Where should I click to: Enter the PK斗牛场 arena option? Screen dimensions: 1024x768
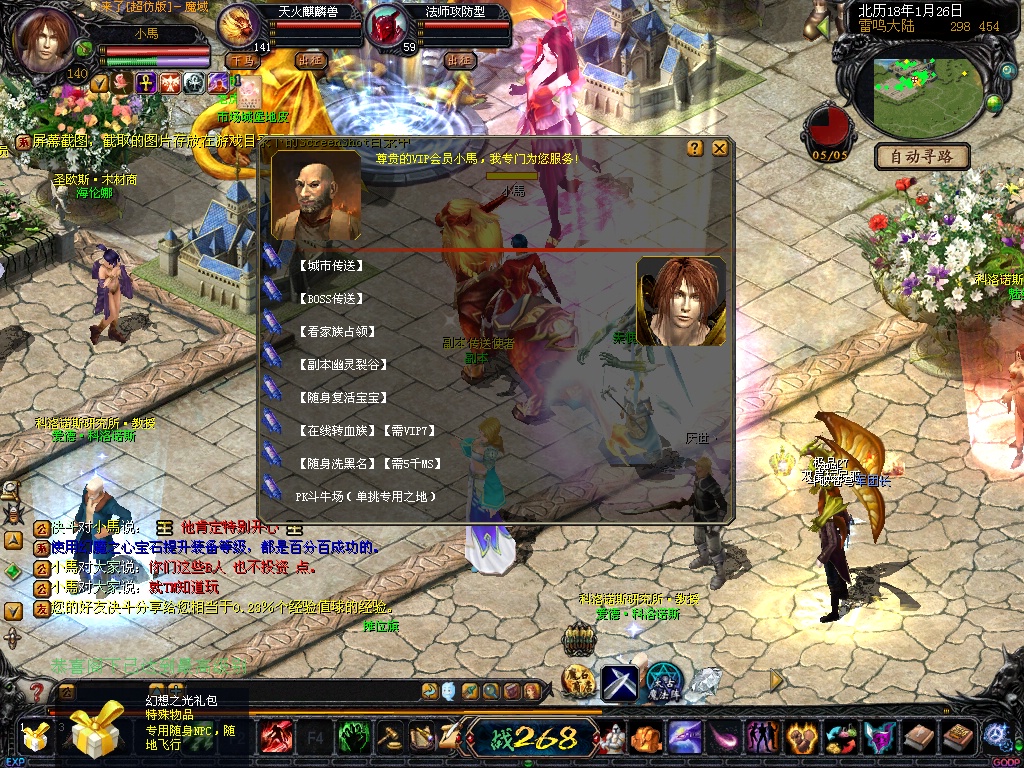click(x=366, y=496)
